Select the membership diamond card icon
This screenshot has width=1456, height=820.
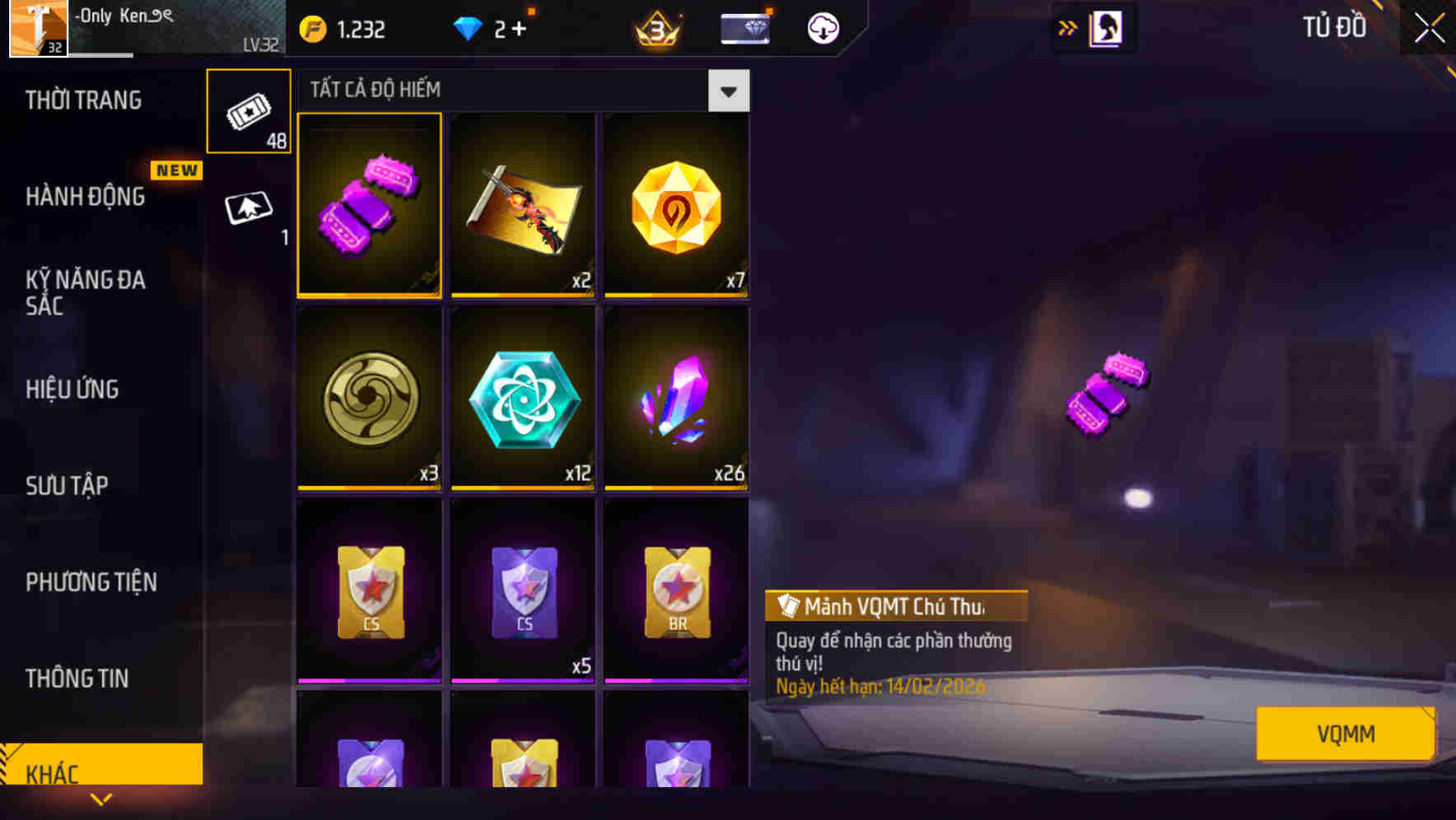click(x=744, y=28)
